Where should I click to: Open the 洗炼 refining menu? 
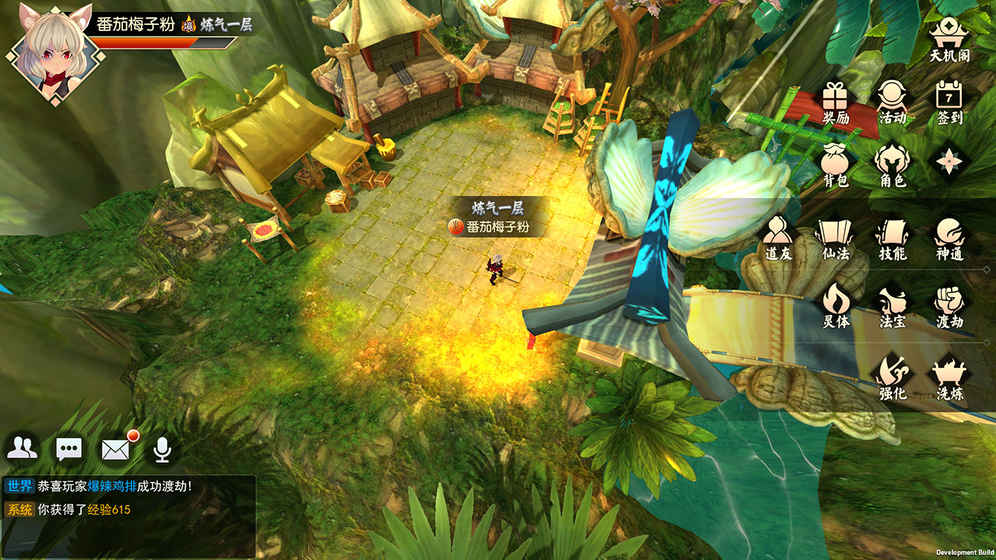pyautogui.click(x=949, y=377)
